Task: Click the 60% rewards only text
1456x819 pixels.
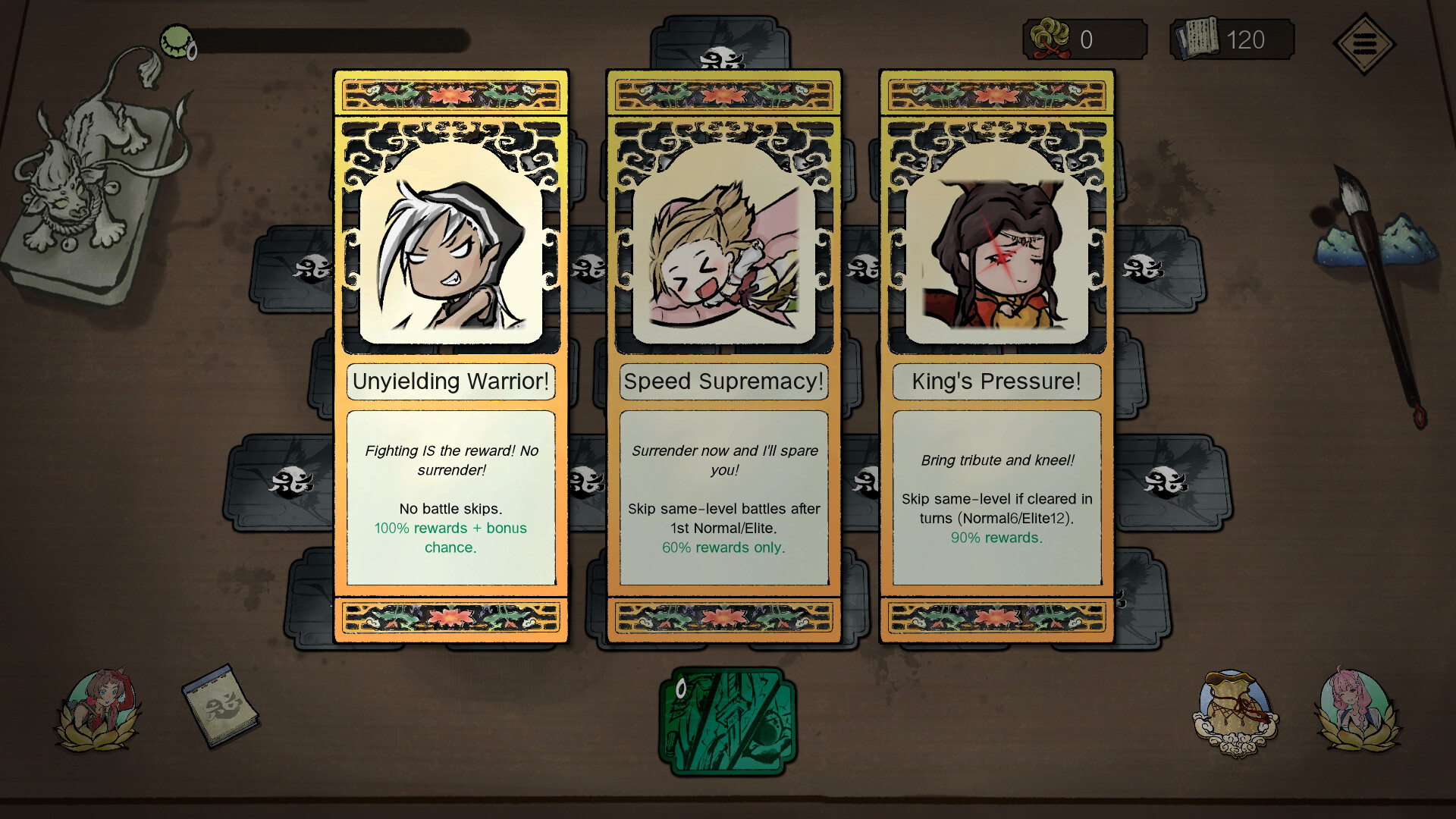Action: 723,548
